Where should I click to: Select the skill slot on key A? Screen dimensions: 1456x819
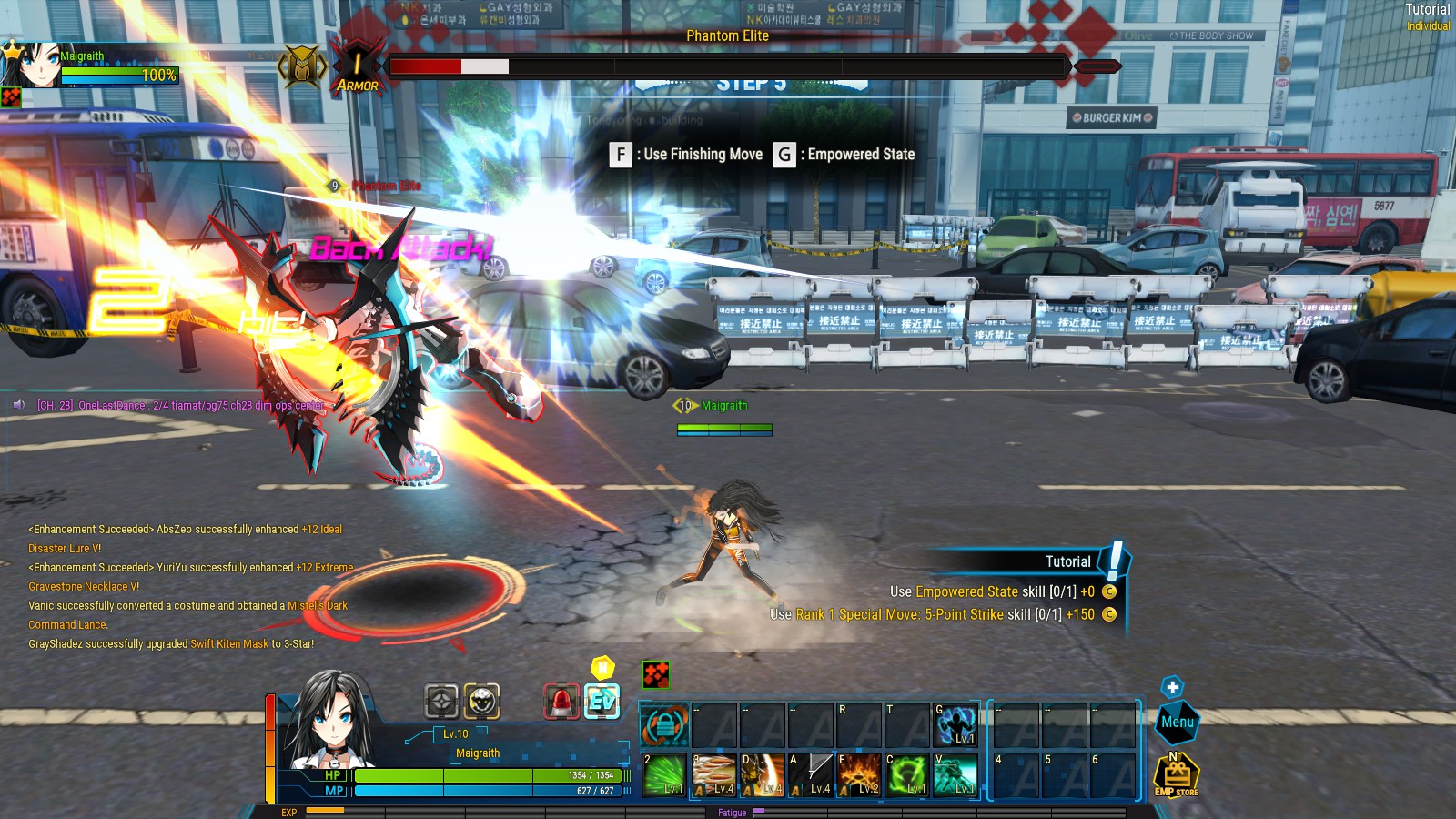810,775
